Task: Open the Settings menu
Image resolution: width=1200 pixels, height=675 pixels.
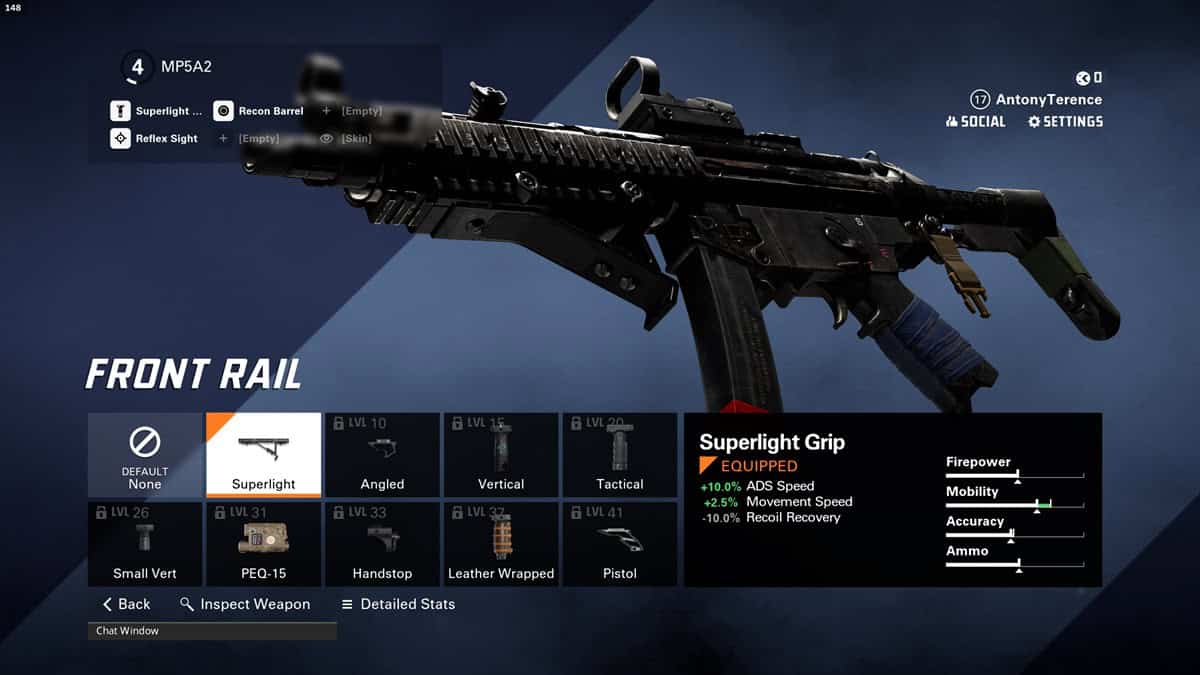Action: click(1065, 122)
